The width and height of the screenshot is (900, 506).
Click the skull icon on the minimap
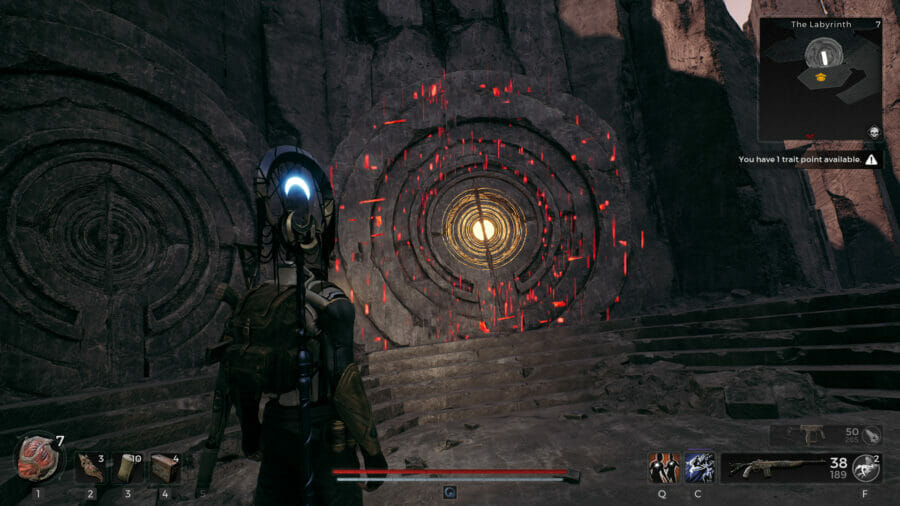(872, 132)
